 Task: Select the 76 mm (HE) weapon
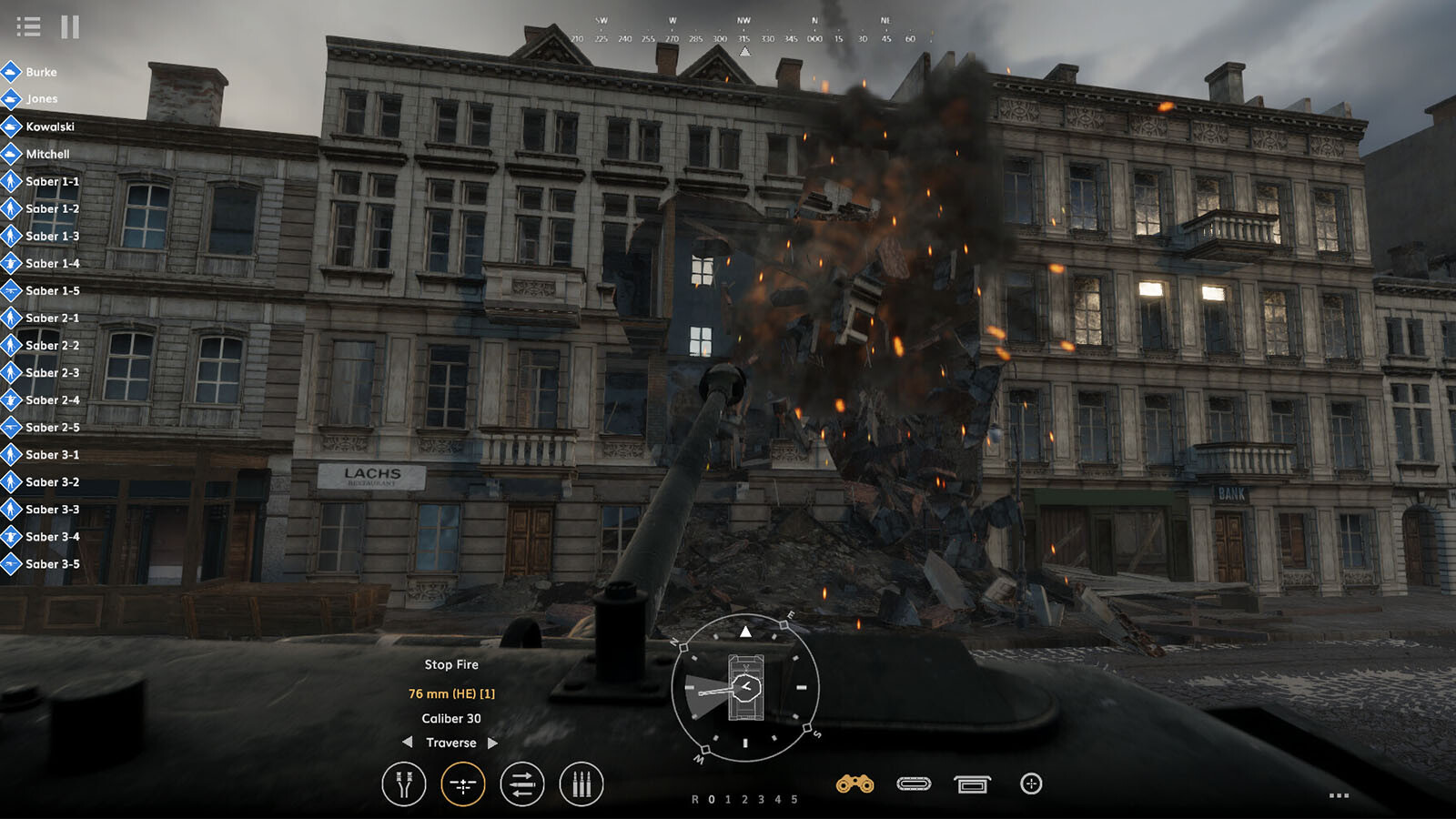[451, 693]
